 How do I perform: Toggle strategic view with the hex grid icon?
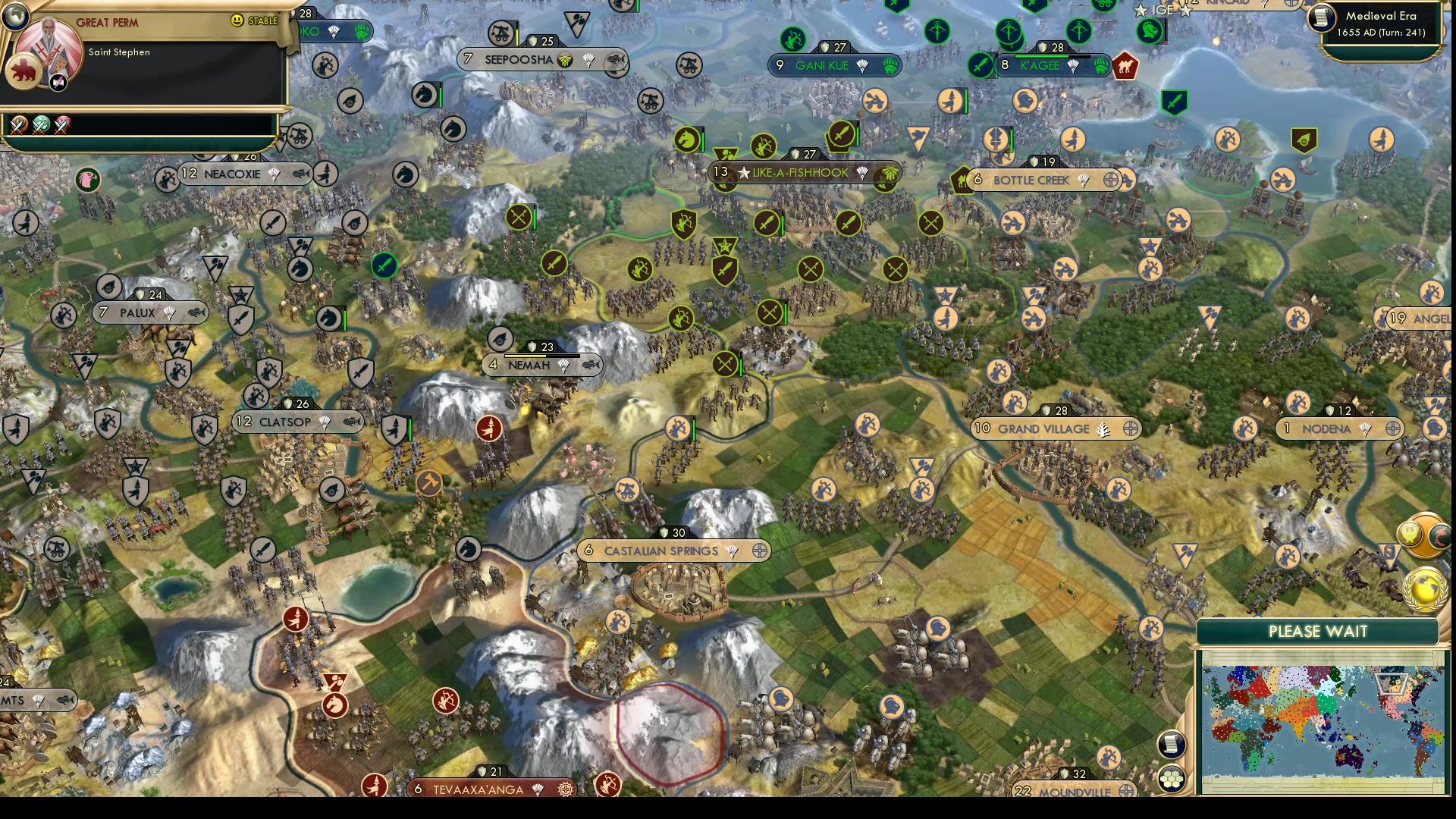(1172, 777)
